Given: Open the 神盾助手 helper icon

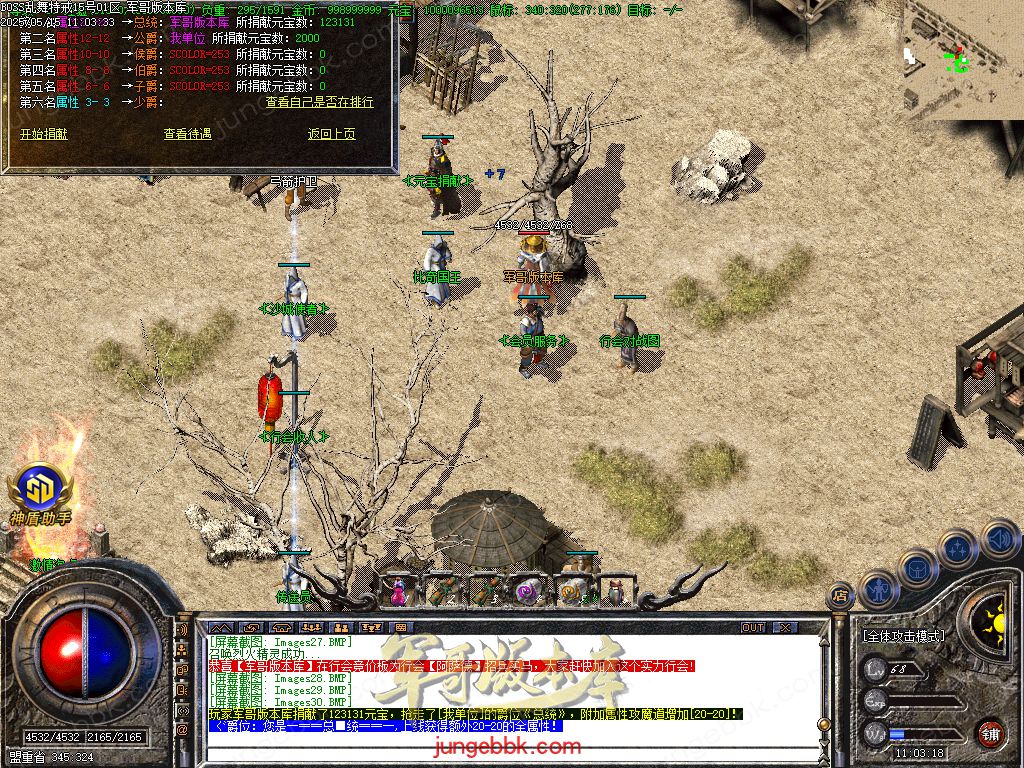Looking at the screenshot, I should [x=41, y=492].
